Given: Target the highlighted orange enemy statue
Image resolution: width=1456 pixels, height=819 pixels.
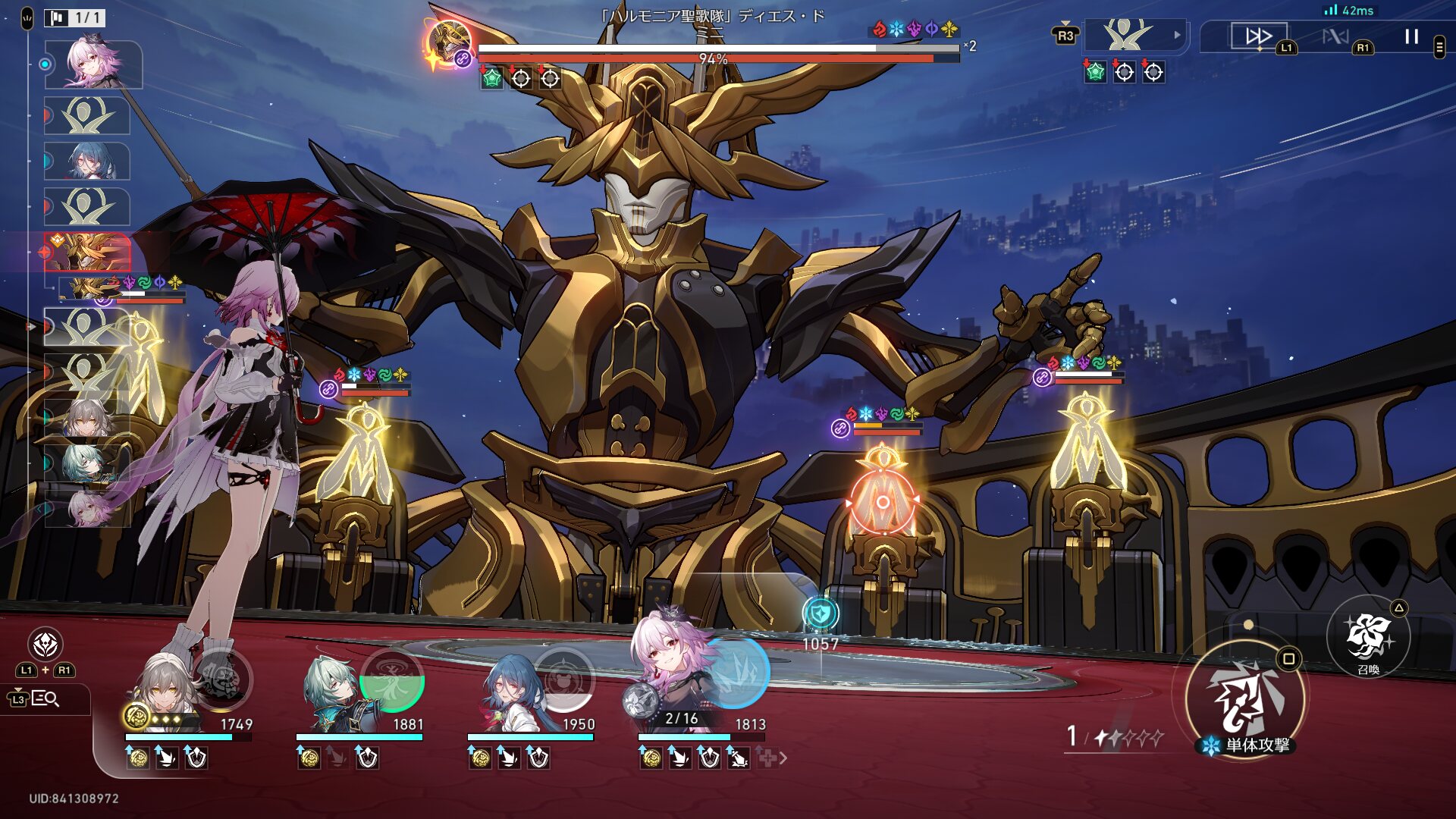Looking at the screenshot, I should click(x=882, y=502).
